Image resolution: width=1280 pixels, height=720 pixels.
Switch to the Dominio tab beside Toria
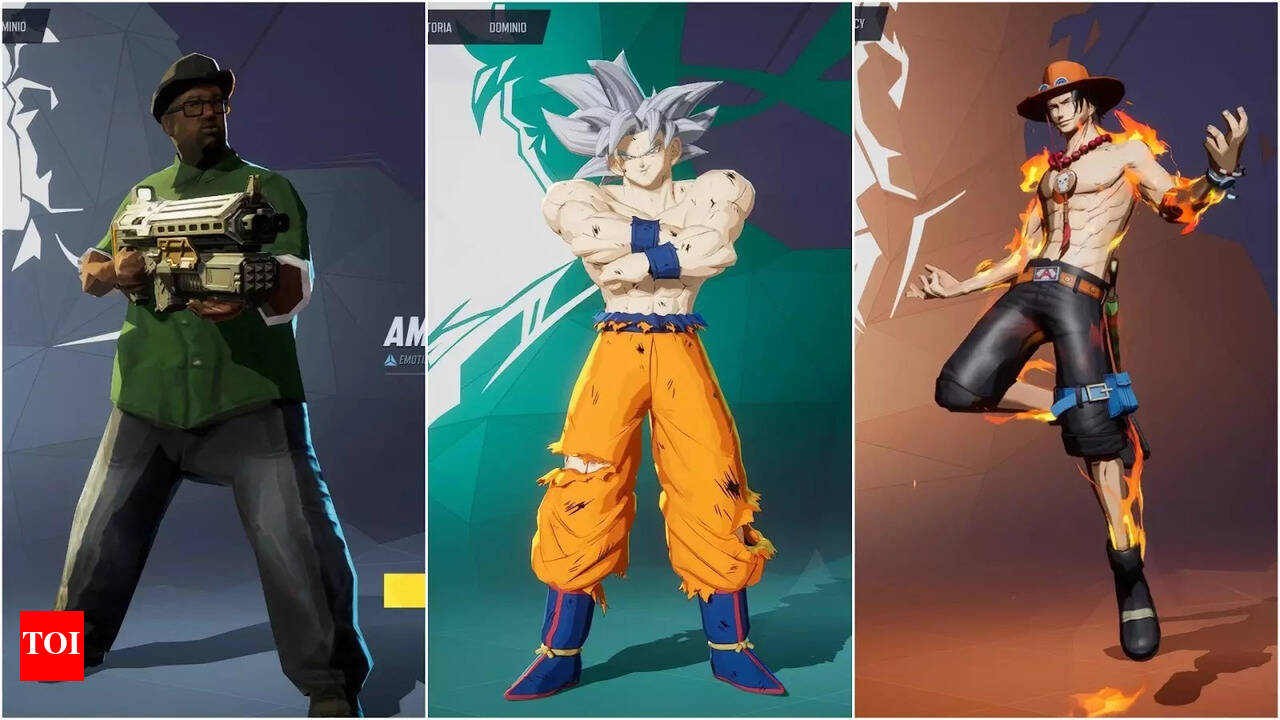[x=508, y=27]
